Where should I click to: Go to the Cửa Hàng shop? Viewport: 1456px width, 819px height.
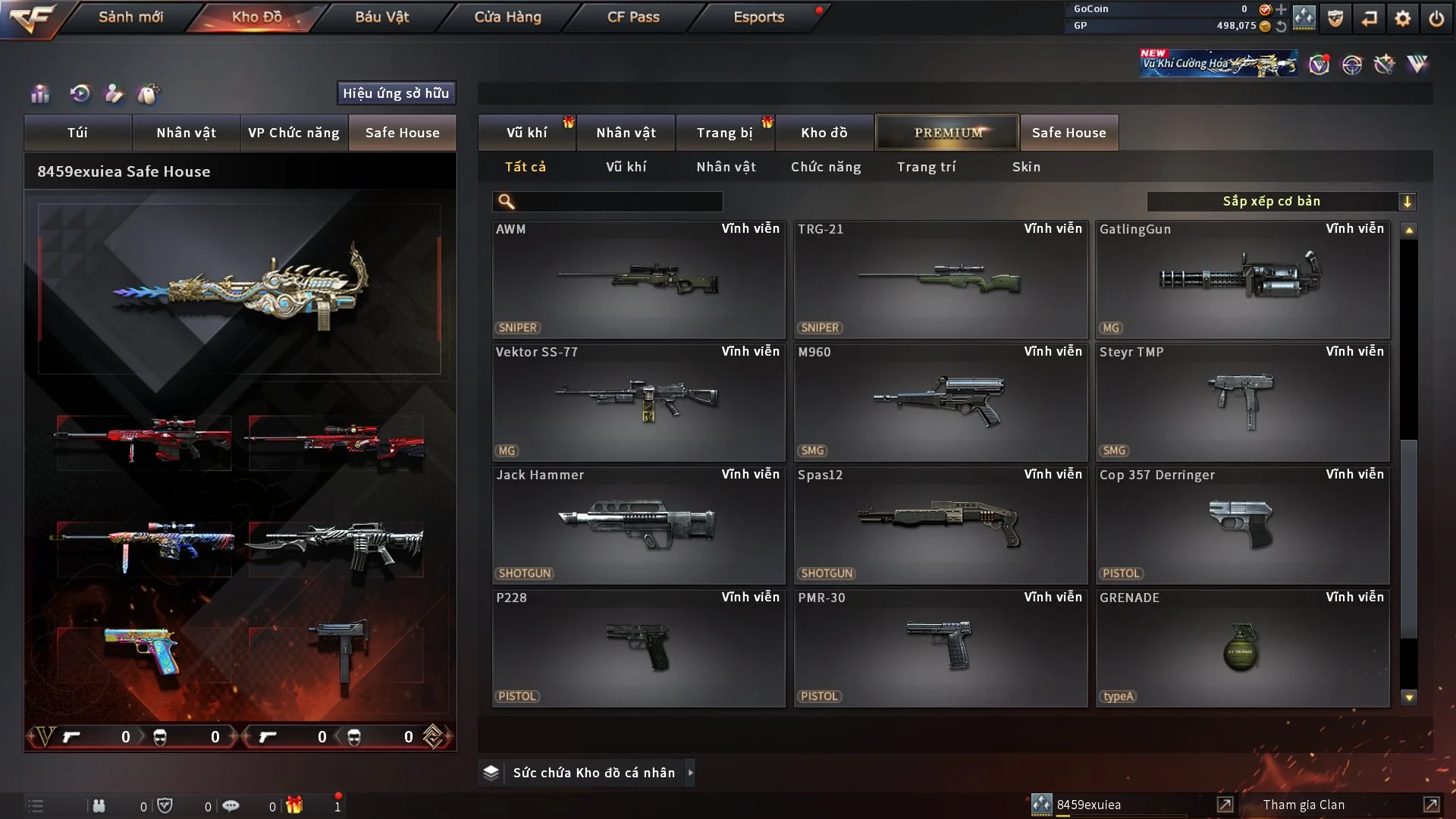point(507,17)
